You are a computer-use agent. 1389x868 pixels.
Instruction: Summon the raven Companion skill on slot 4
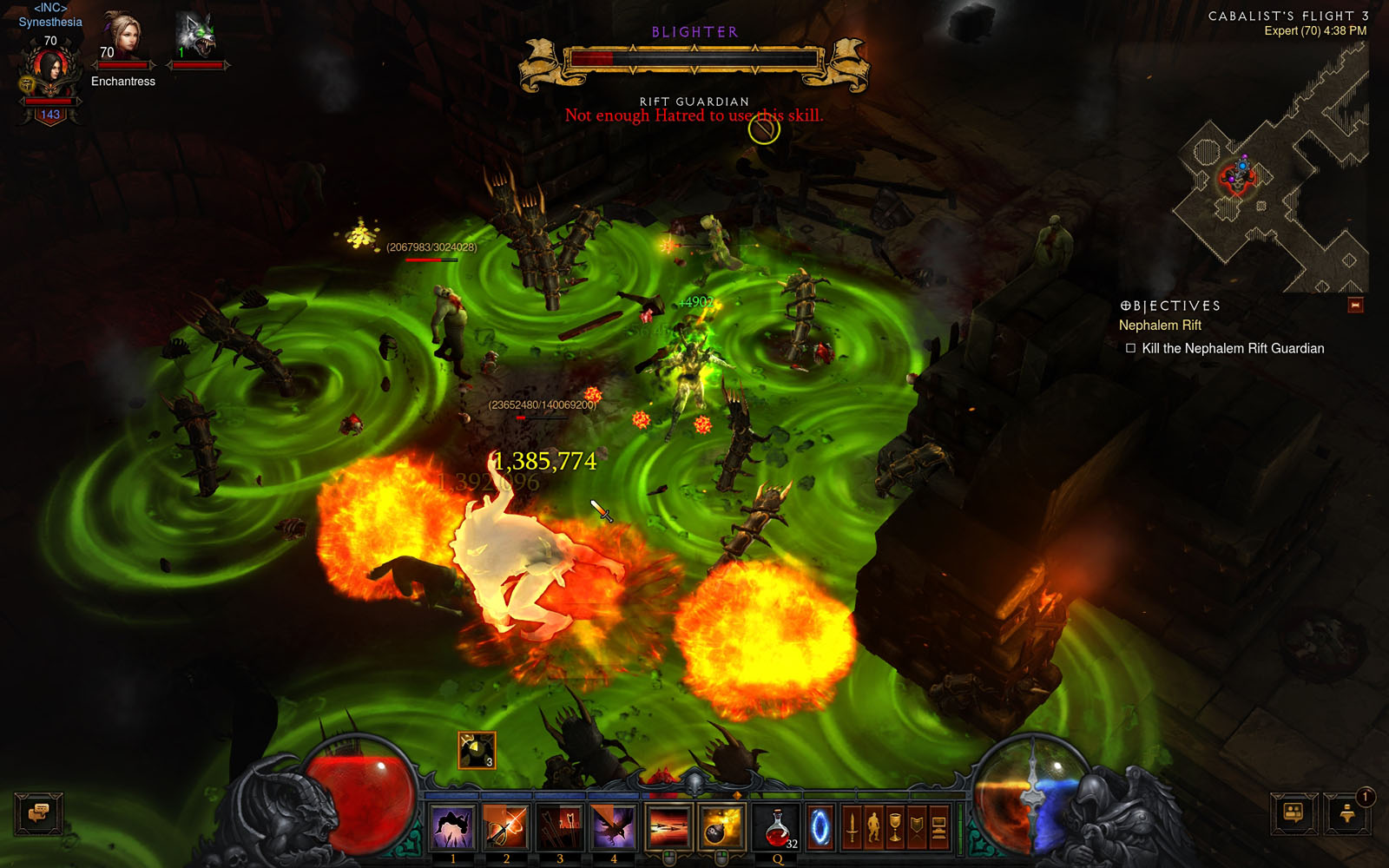[613, 826]
